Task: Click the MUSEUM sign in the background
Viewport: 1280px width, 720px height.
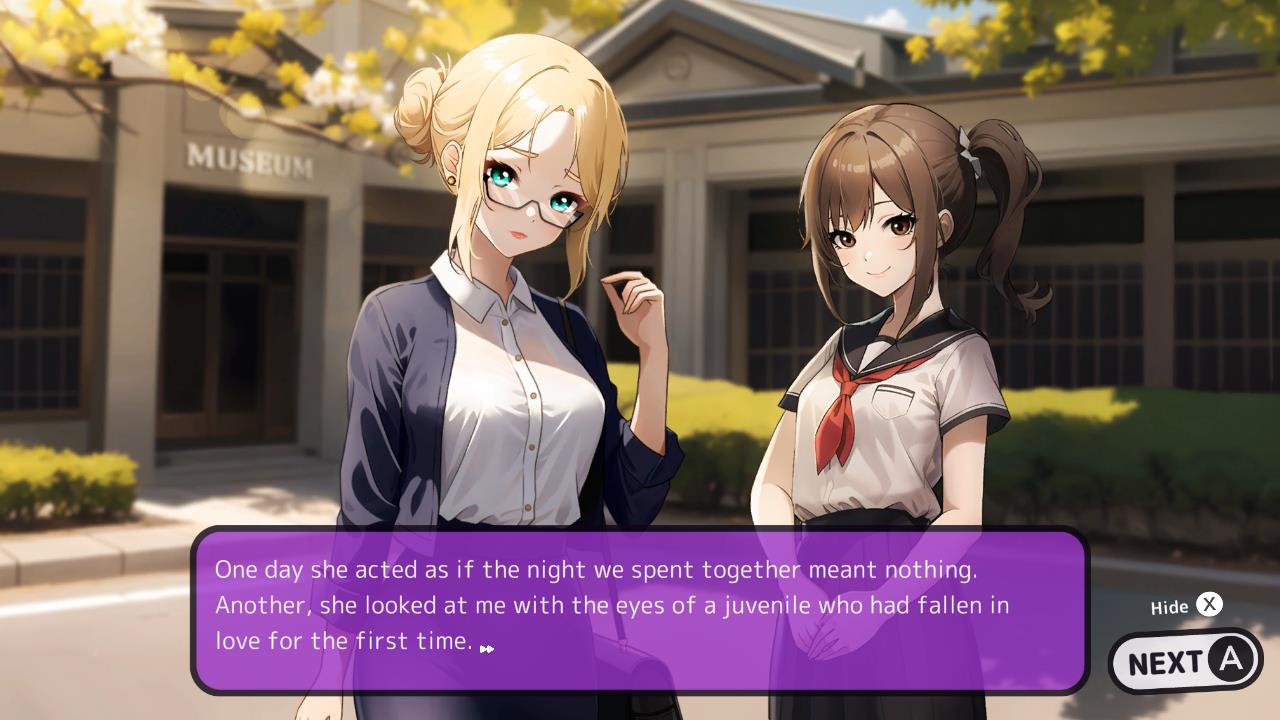Action: 246,160
